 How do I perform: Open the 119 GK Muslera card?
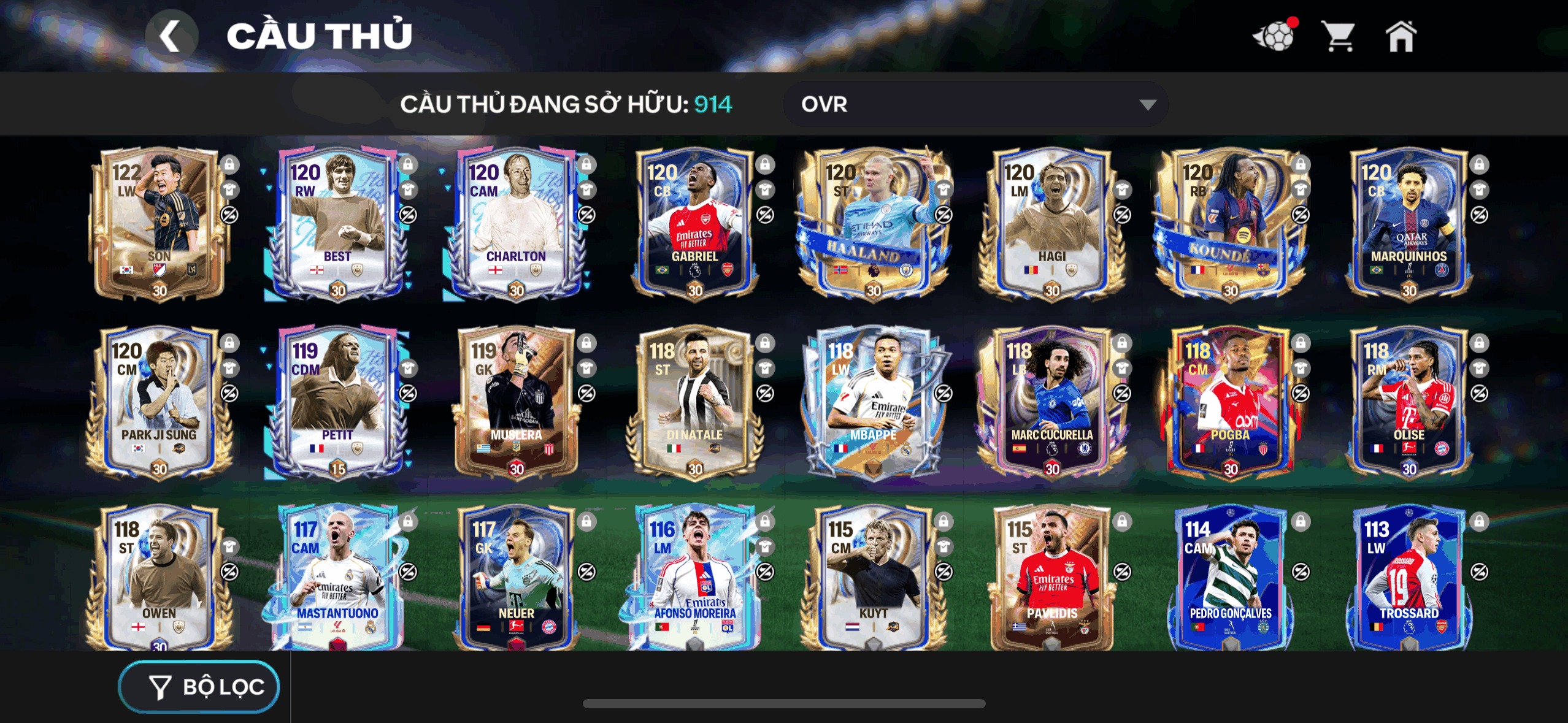[515, 402]
